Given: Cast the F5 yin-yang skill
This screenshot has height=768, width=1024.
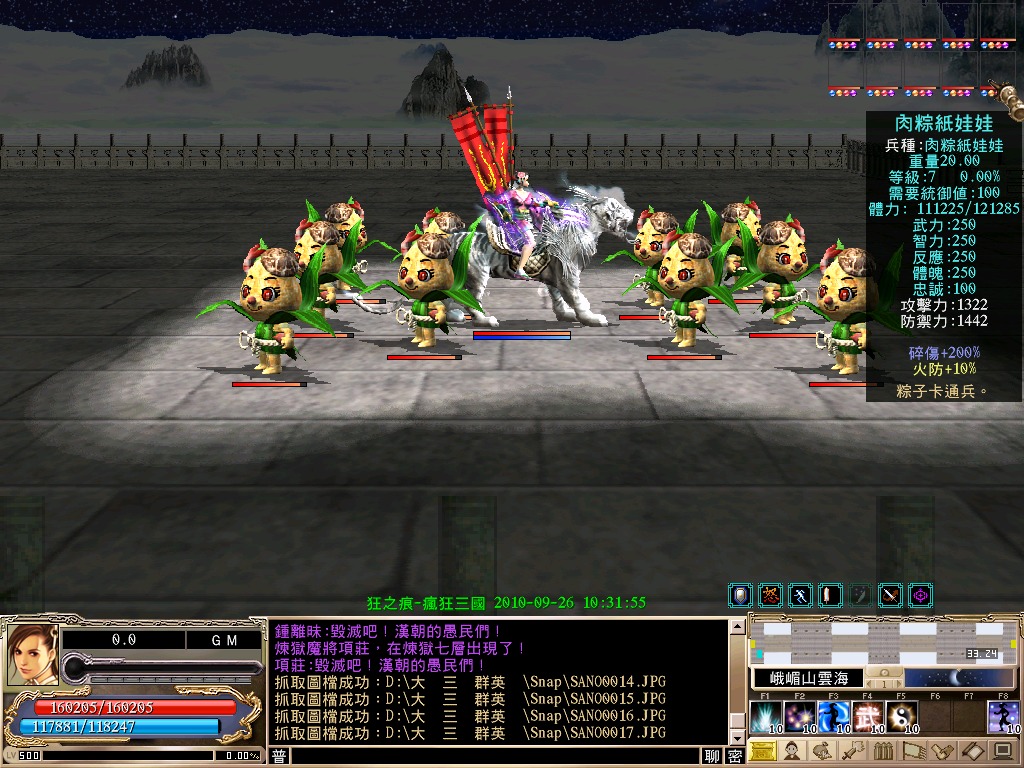Looking at the screenshot, I should click(x=902, y=717).
